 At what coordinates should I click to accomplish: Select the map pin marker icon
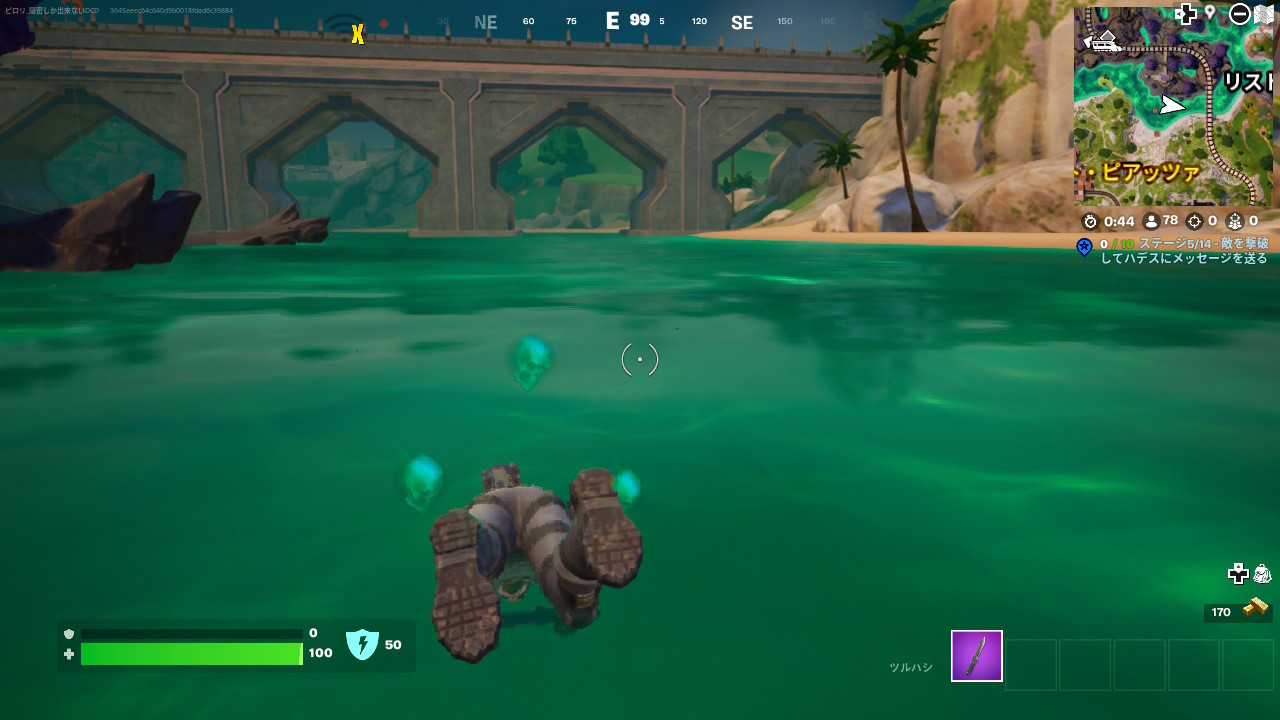pos(1210,13)
